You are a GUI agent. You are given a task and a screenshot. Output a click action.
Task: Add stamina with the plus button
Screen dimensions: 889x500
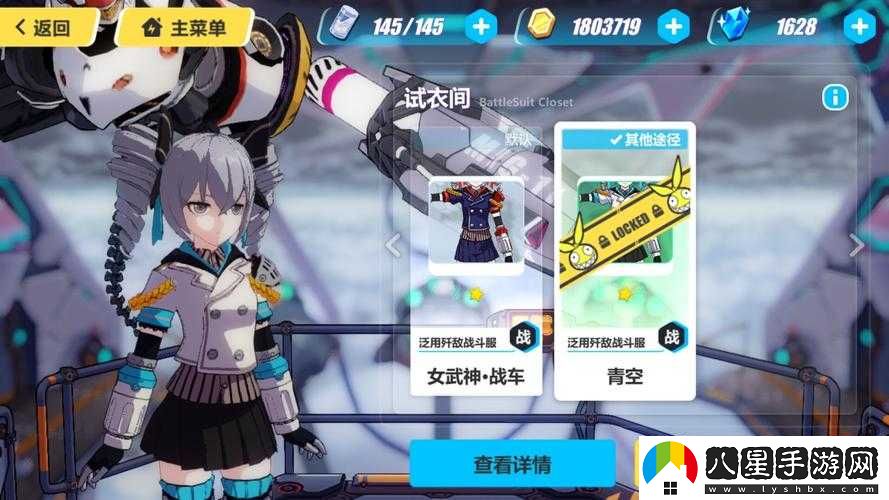pyautogui.click(x=481, y=27)
